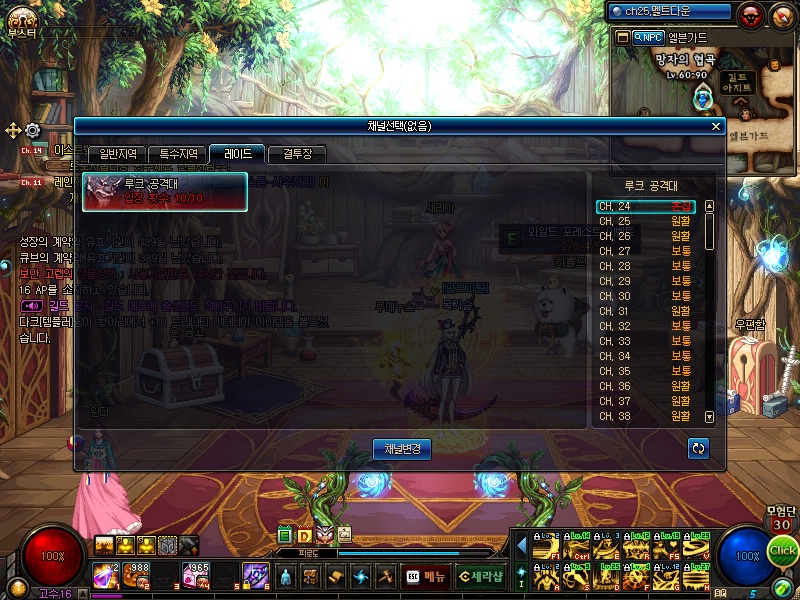Click the green Click orb button
The image size is (800, 600).
tap(783, 550)
